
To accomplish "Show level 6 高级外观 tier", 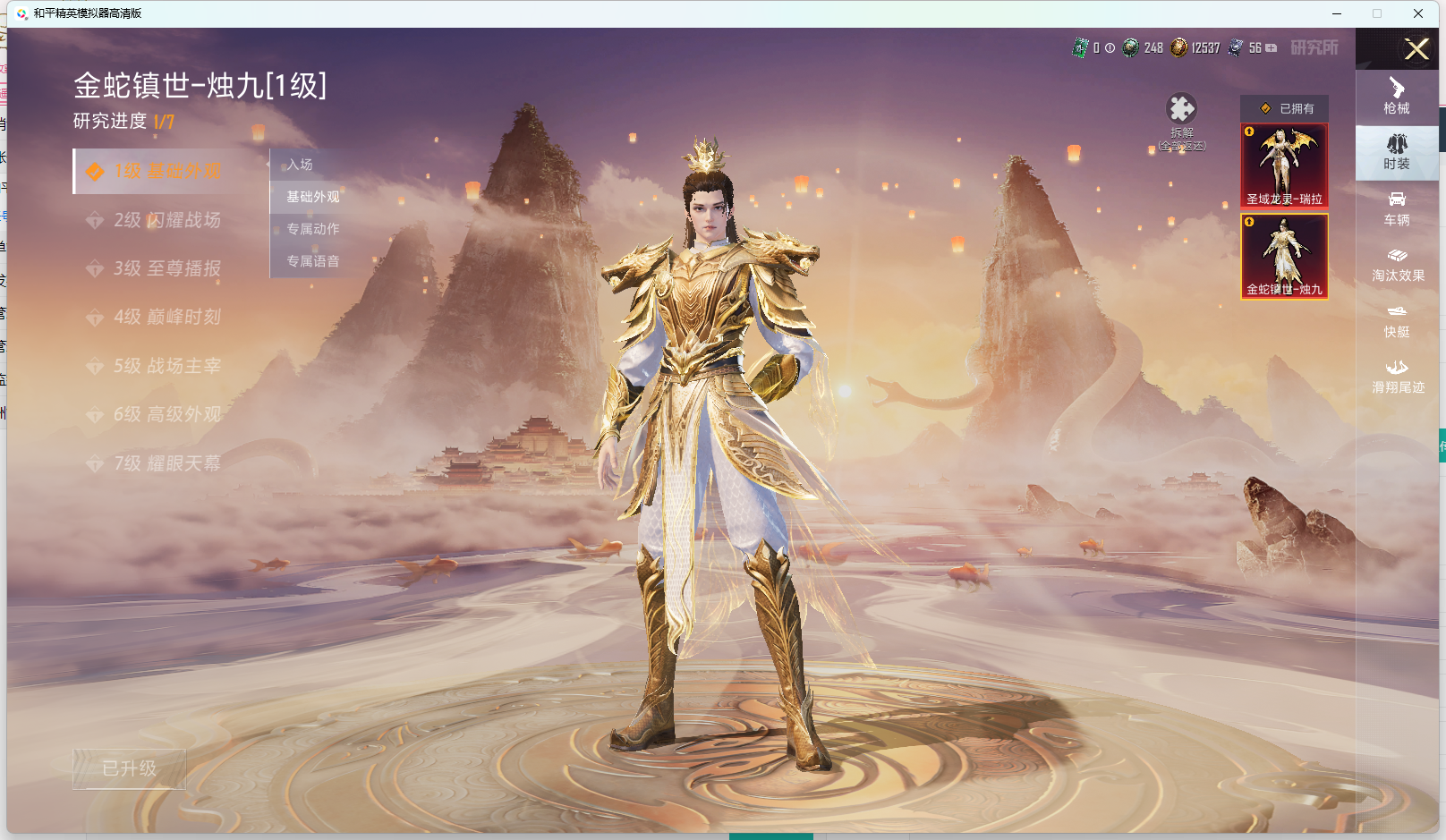I will click(x=166, y=414).
